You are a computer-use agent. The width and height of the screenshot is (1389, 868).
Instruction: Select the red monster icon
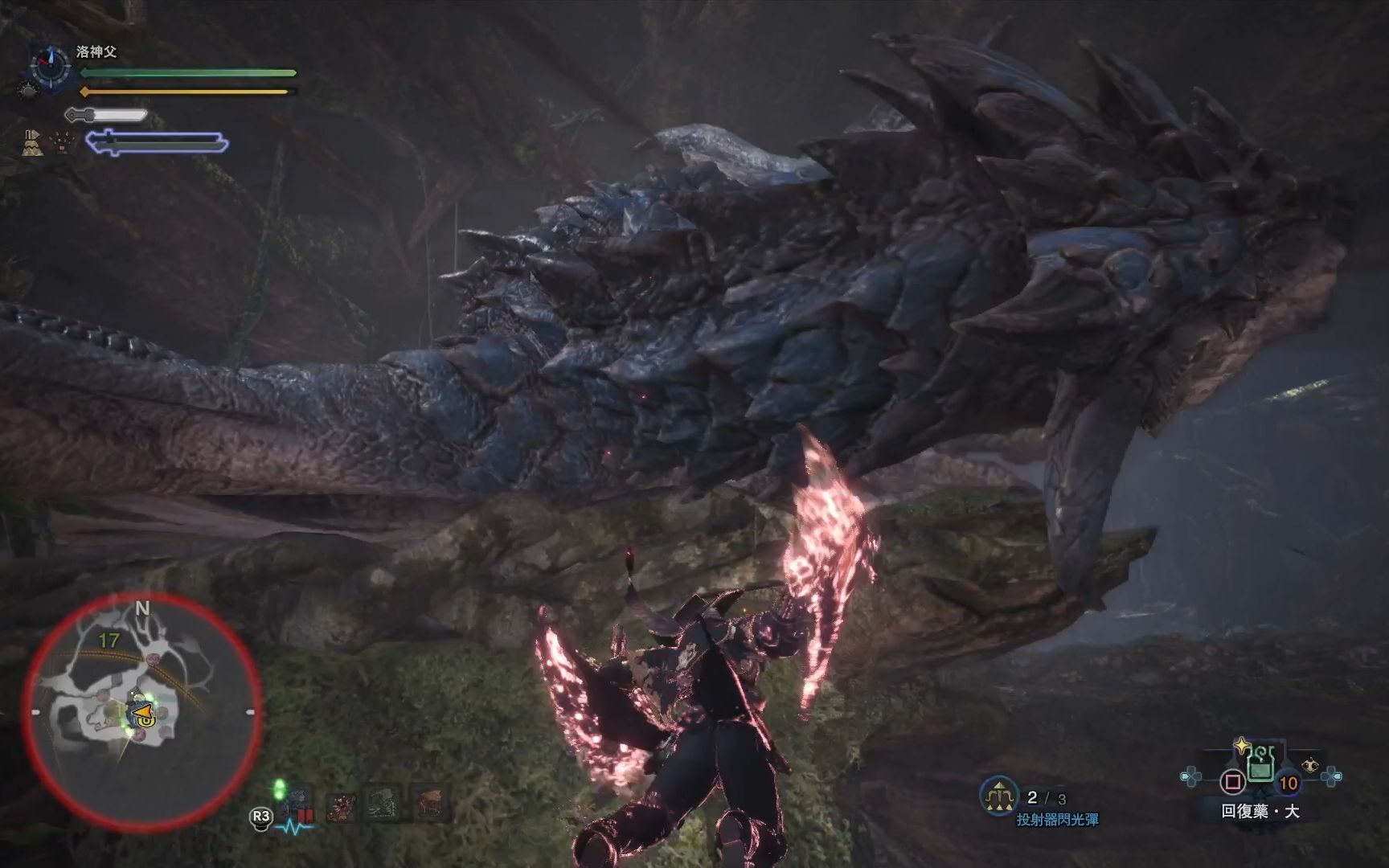341,804
